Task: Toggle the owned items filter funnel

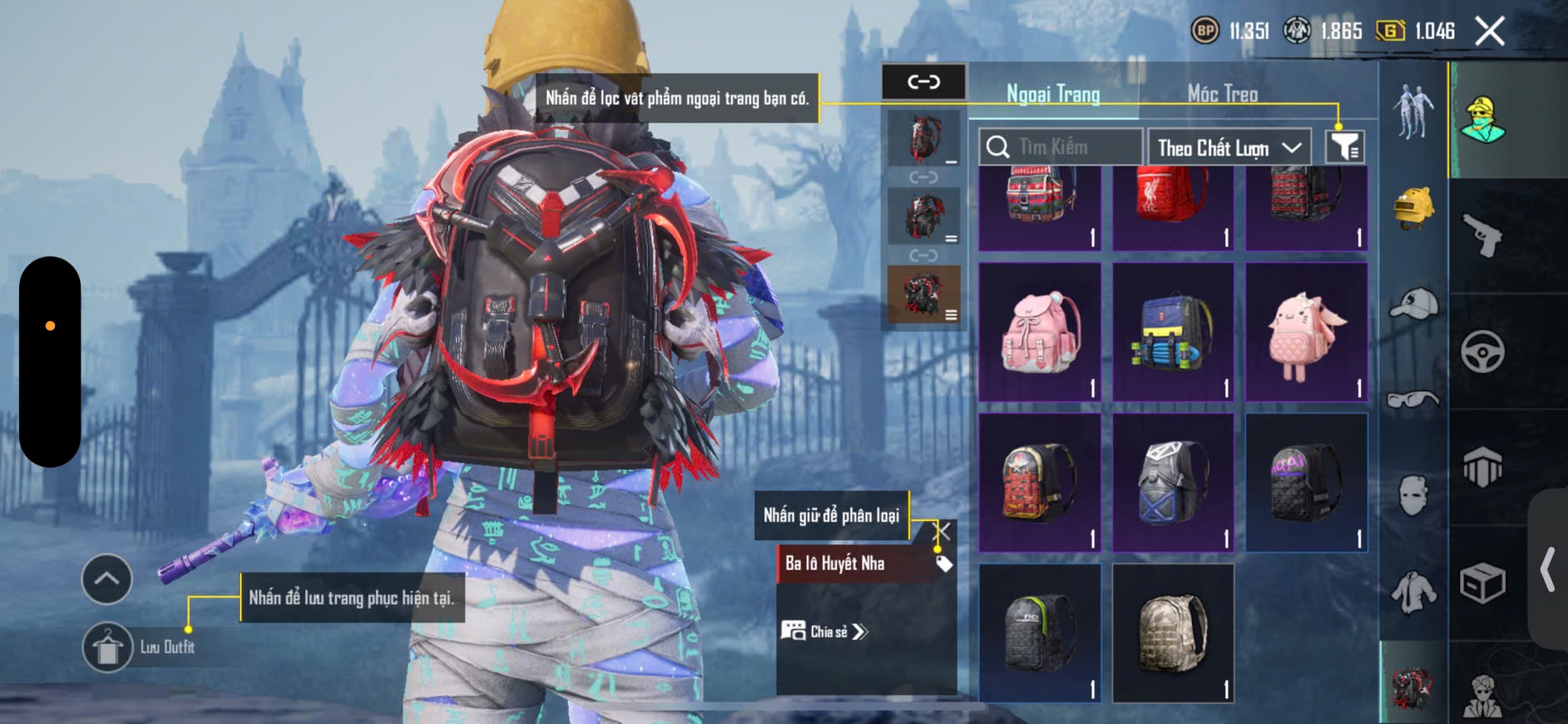Action: (1344, 147)
